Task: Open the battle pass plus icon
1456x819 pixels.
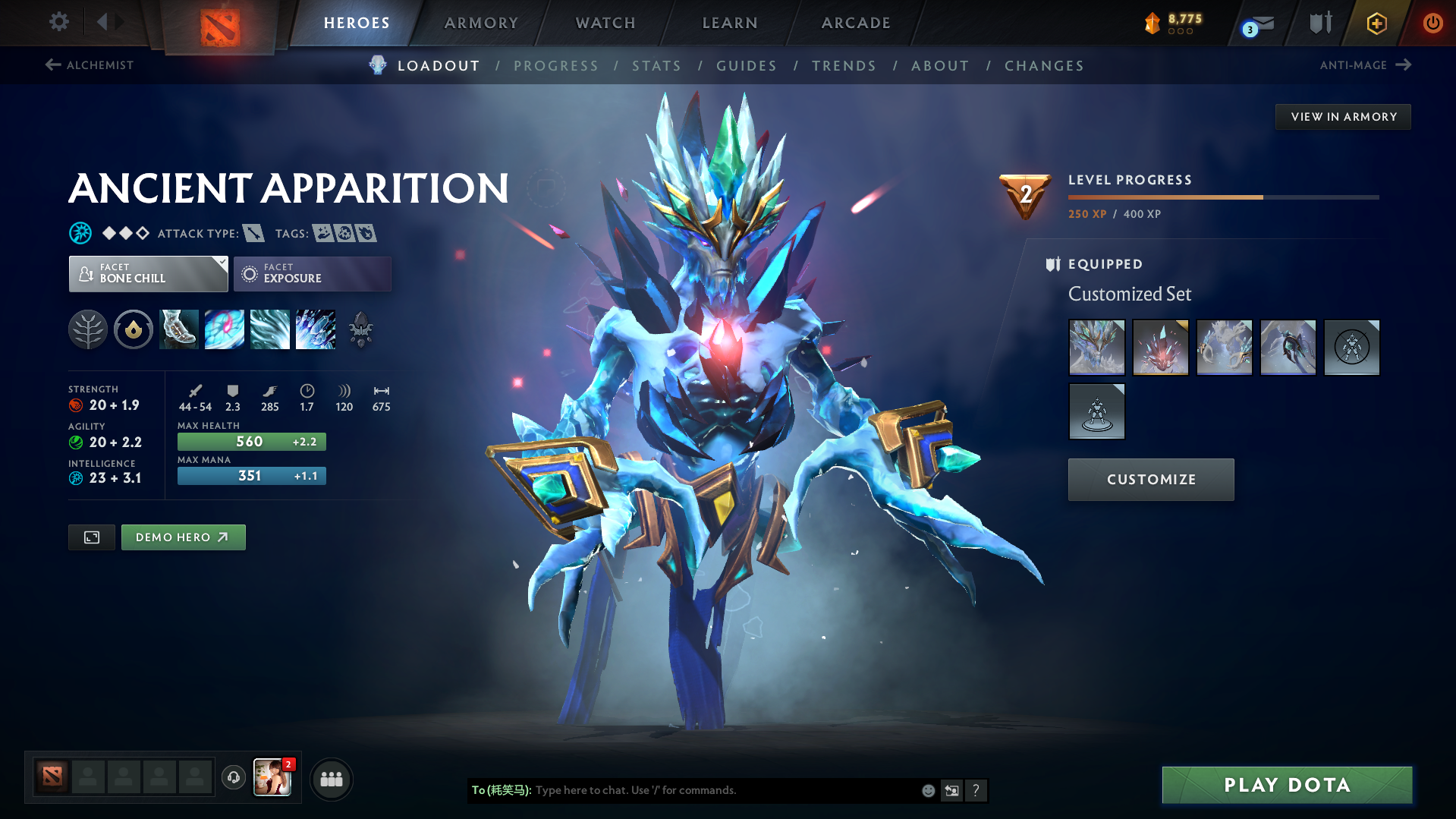Action: coord(1376,23)
